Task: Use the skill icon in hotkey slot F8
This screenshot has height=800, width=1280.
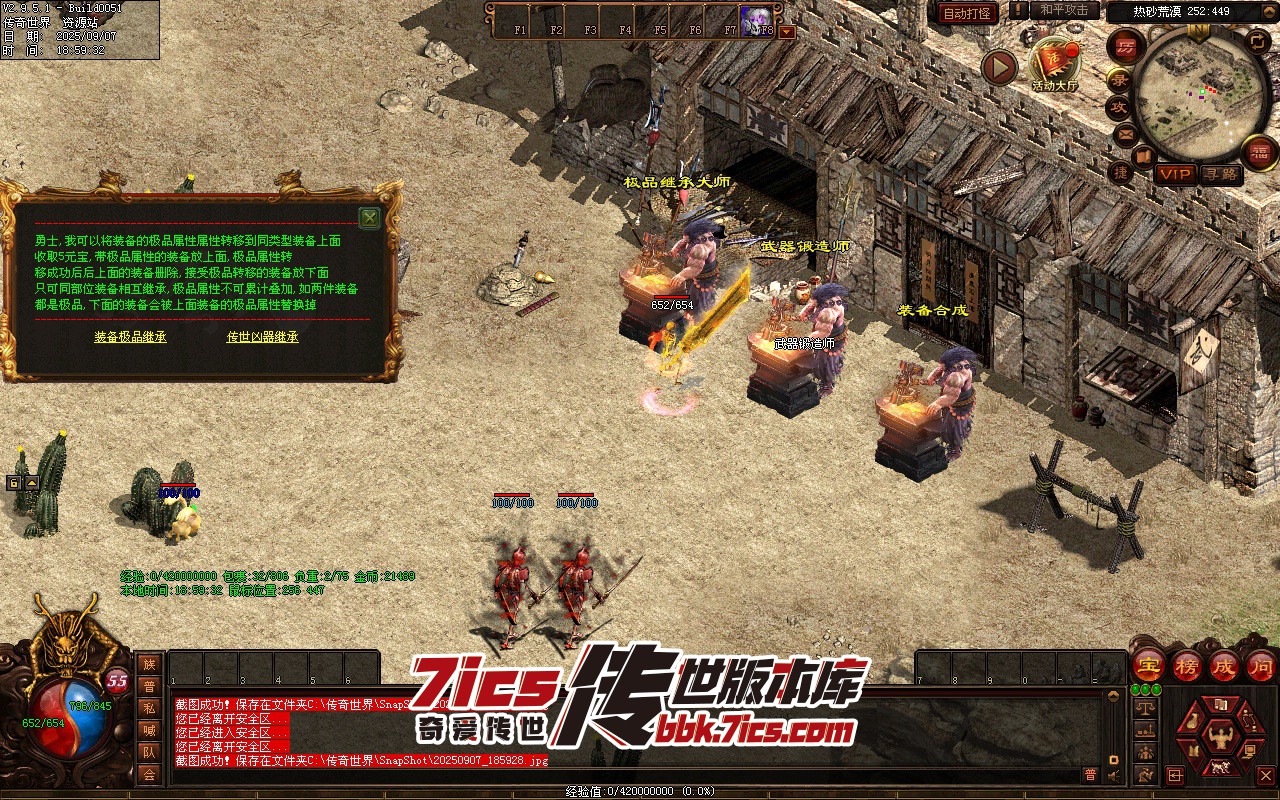Action: click(756, 19)
